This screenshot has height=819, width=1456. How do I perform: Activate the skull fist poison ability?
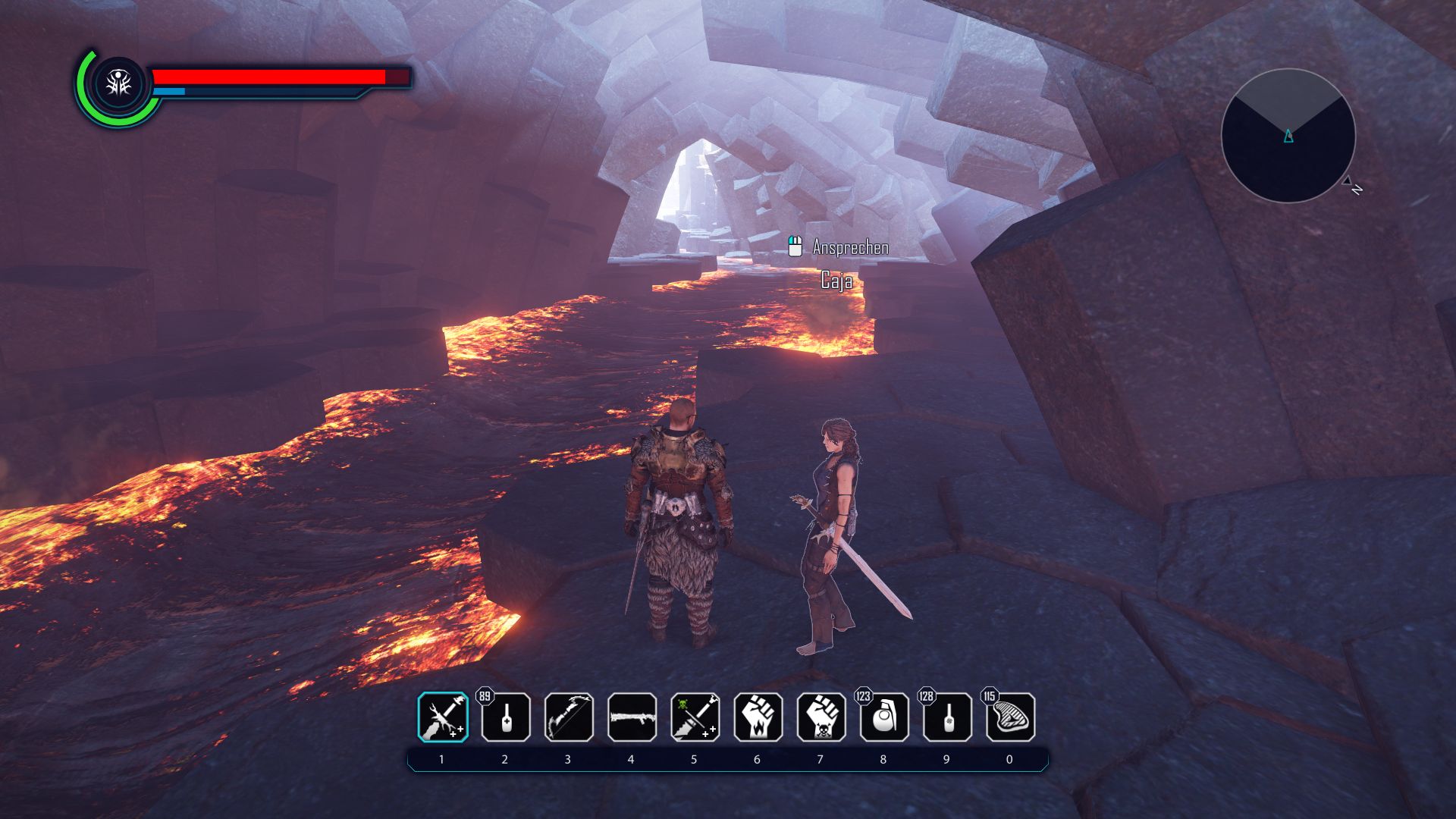coord(821,717)
